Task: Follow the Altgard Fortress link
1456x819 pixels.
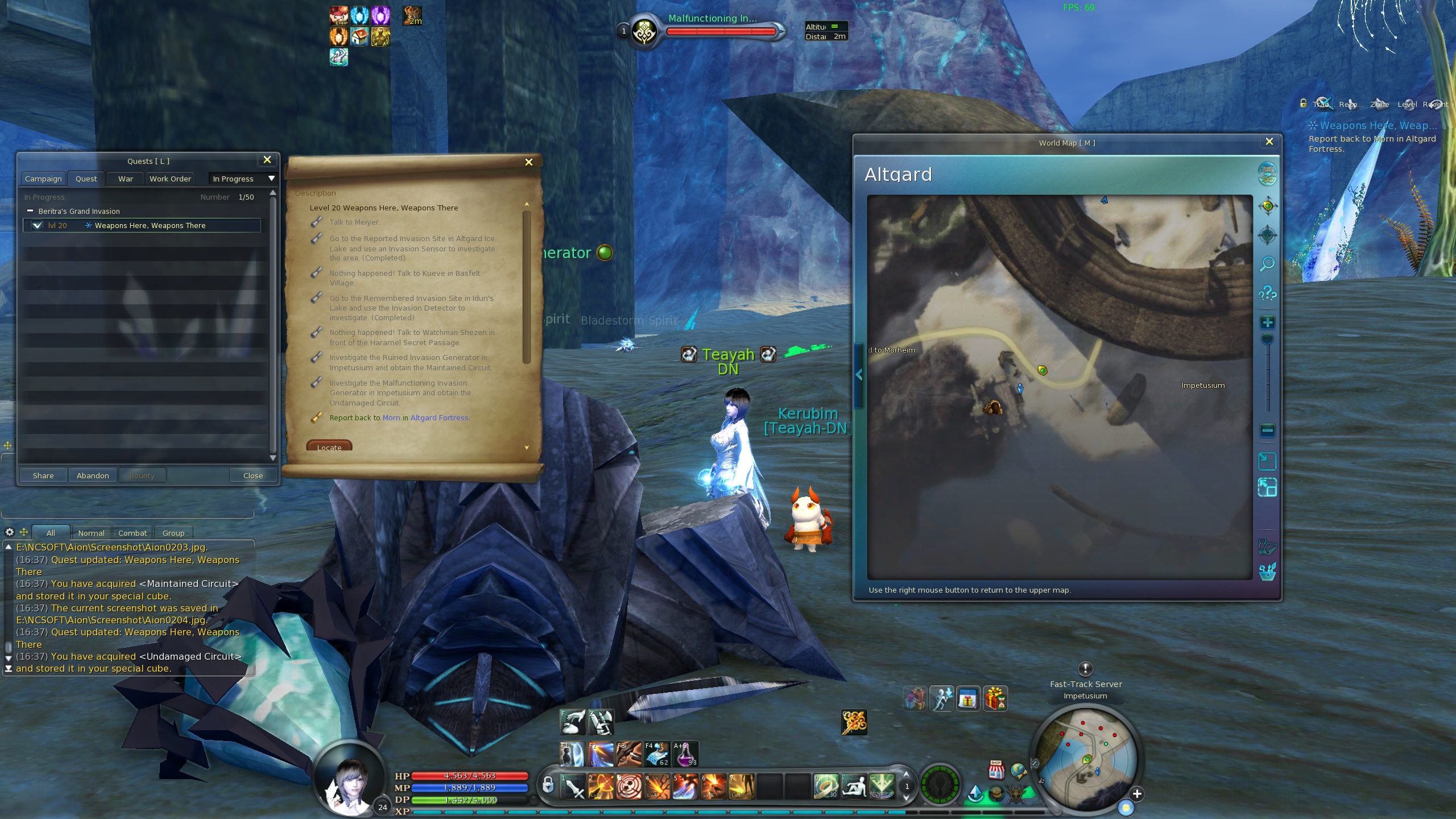Action: pos(439,418)
